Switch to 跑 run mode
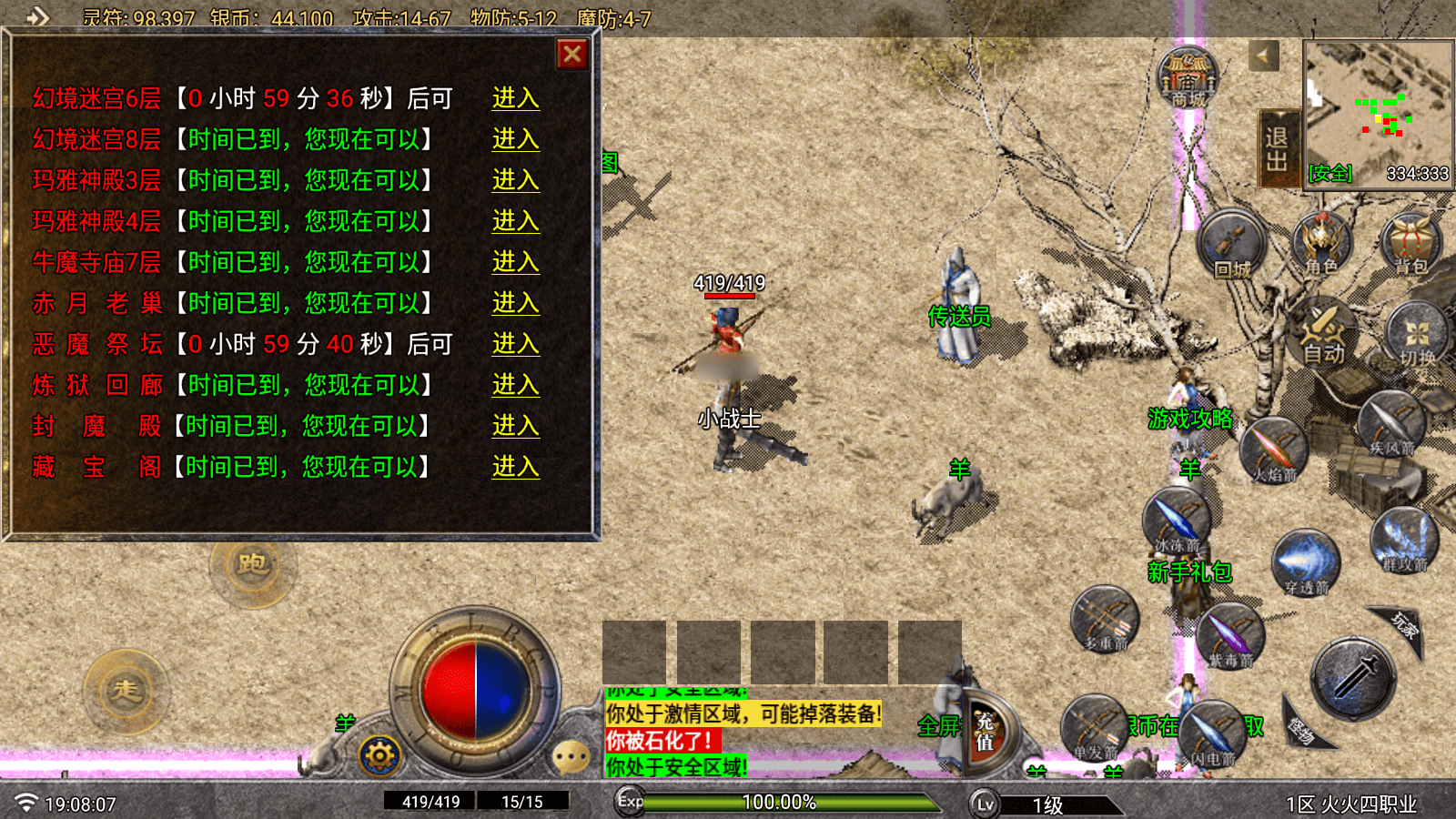Viewport: 1456px width, 819px height. tap(252, 565)
